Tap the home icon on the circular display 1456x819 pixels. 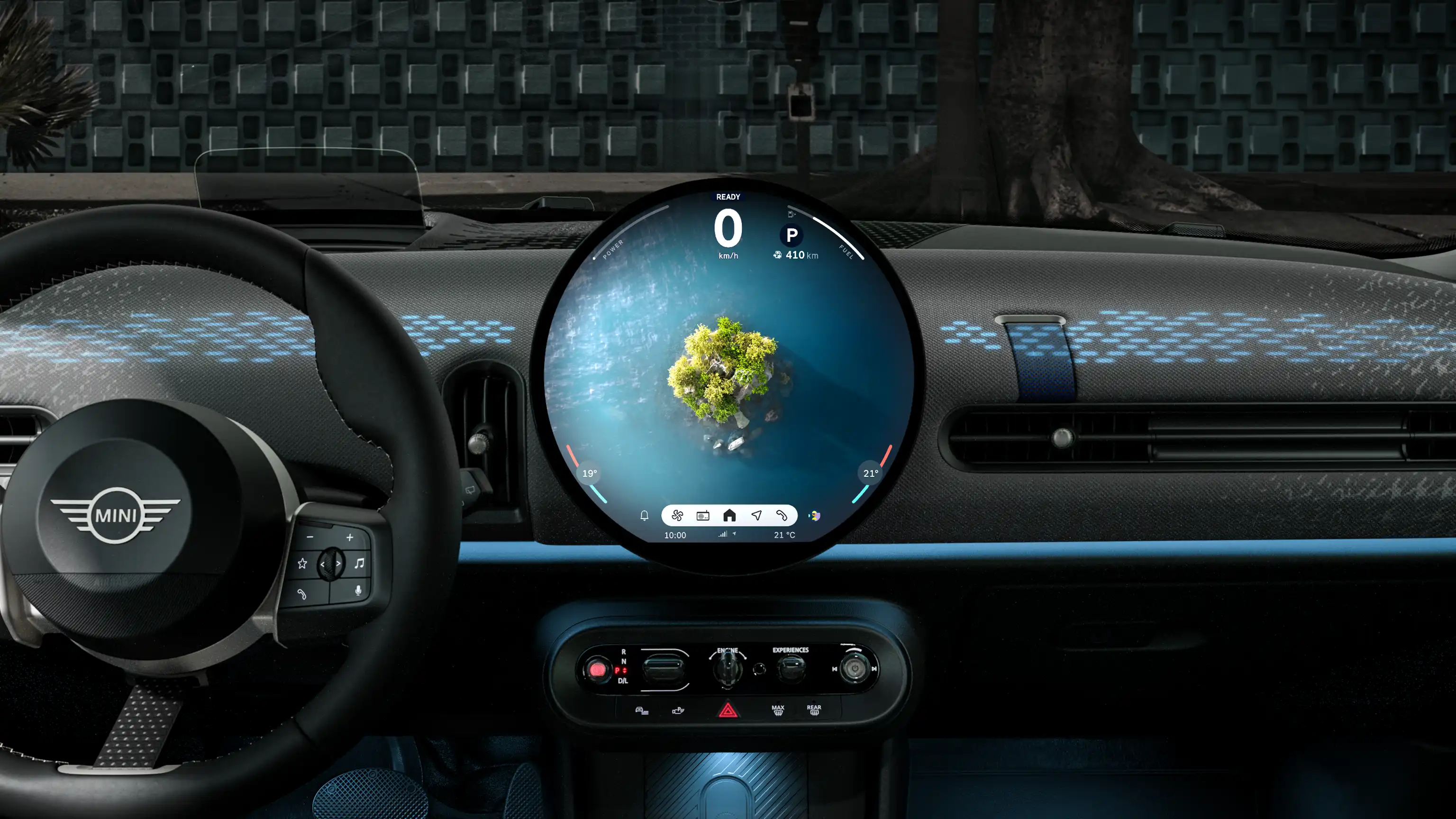click(x=730, y=516)
